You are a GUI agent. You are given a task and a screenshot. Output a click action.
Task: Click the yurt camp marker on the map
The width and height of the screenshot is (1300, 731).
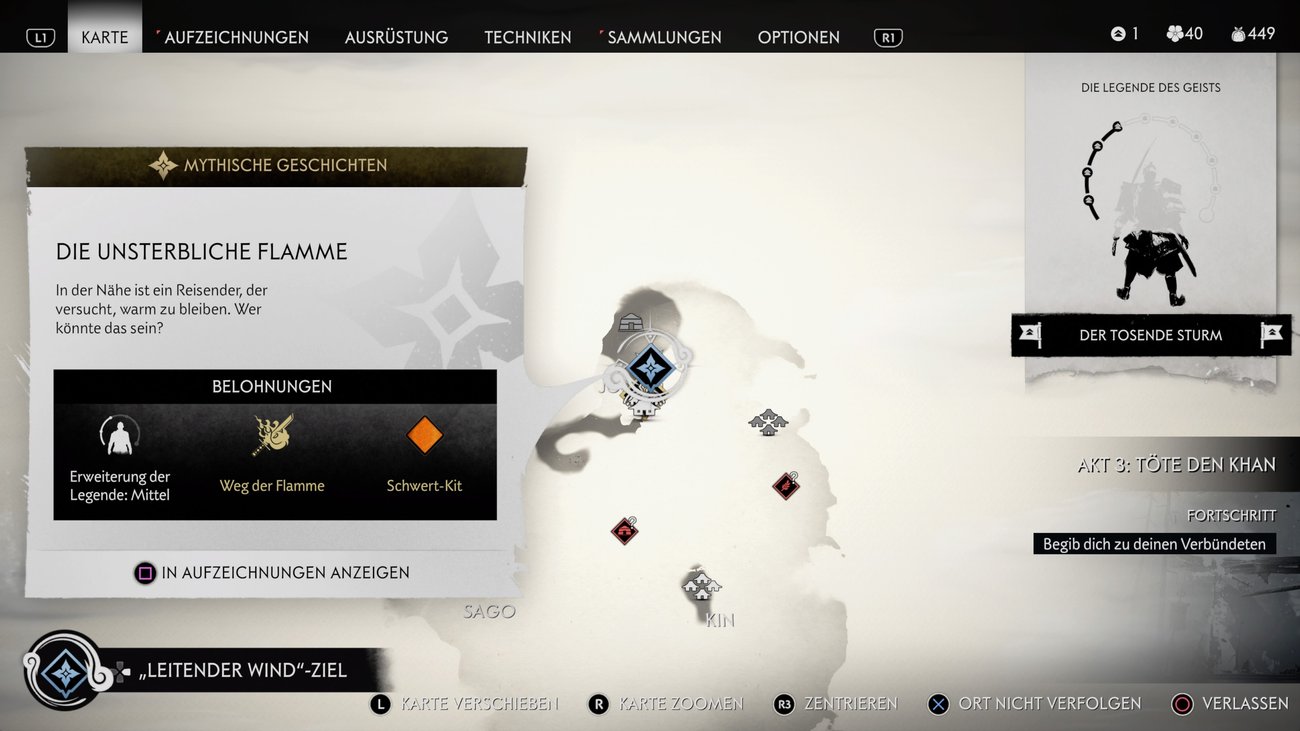[x=631, y=322]
